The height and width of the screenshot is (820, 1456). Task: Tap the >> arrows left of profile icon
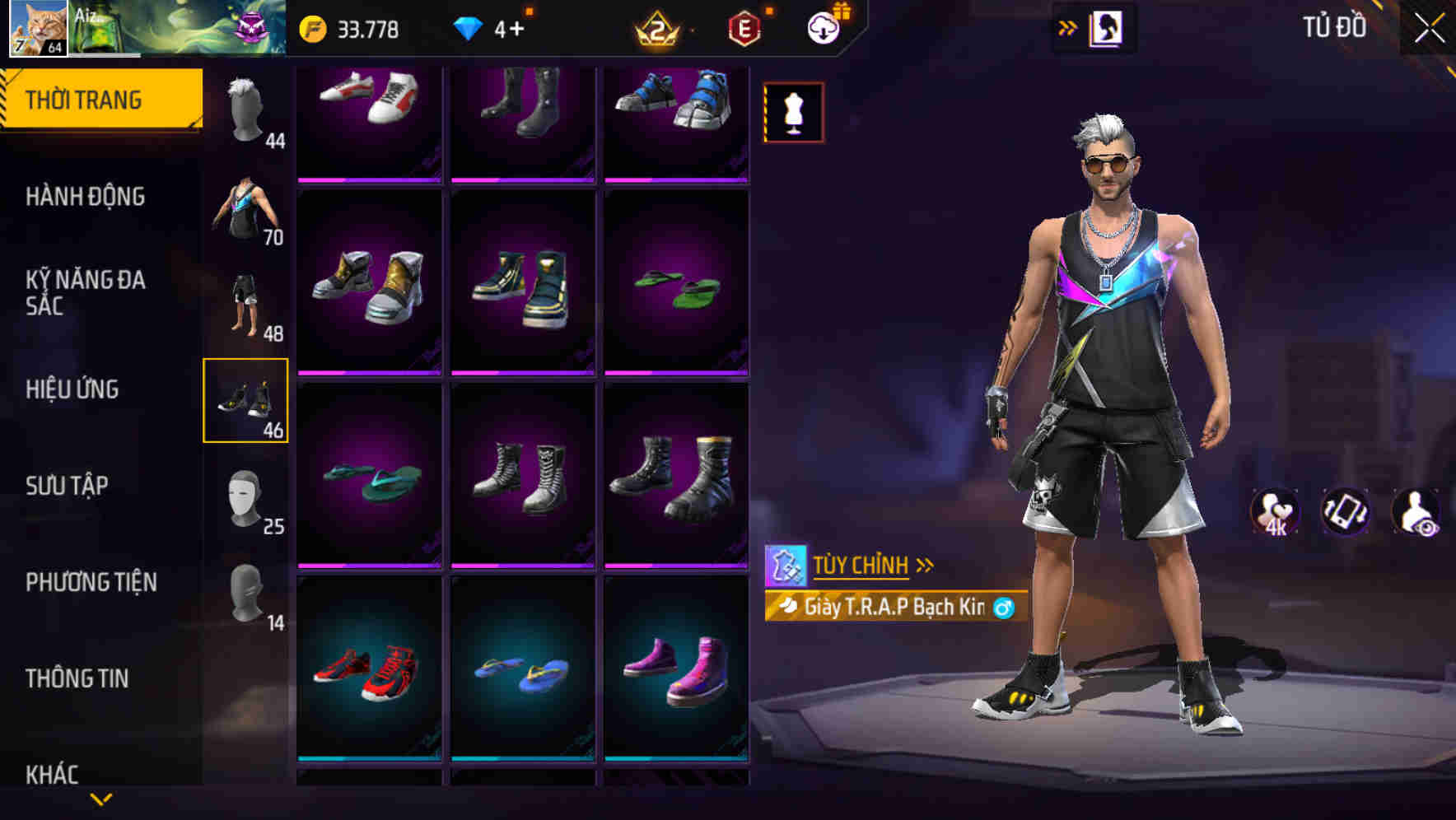pyautogui.click(x=1066, y=27)
